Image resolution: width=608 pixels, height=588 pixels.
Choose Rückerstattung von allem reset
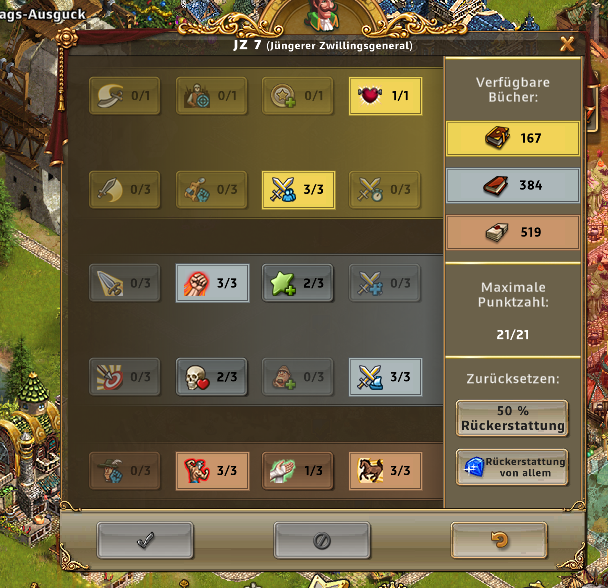[511, 467]
